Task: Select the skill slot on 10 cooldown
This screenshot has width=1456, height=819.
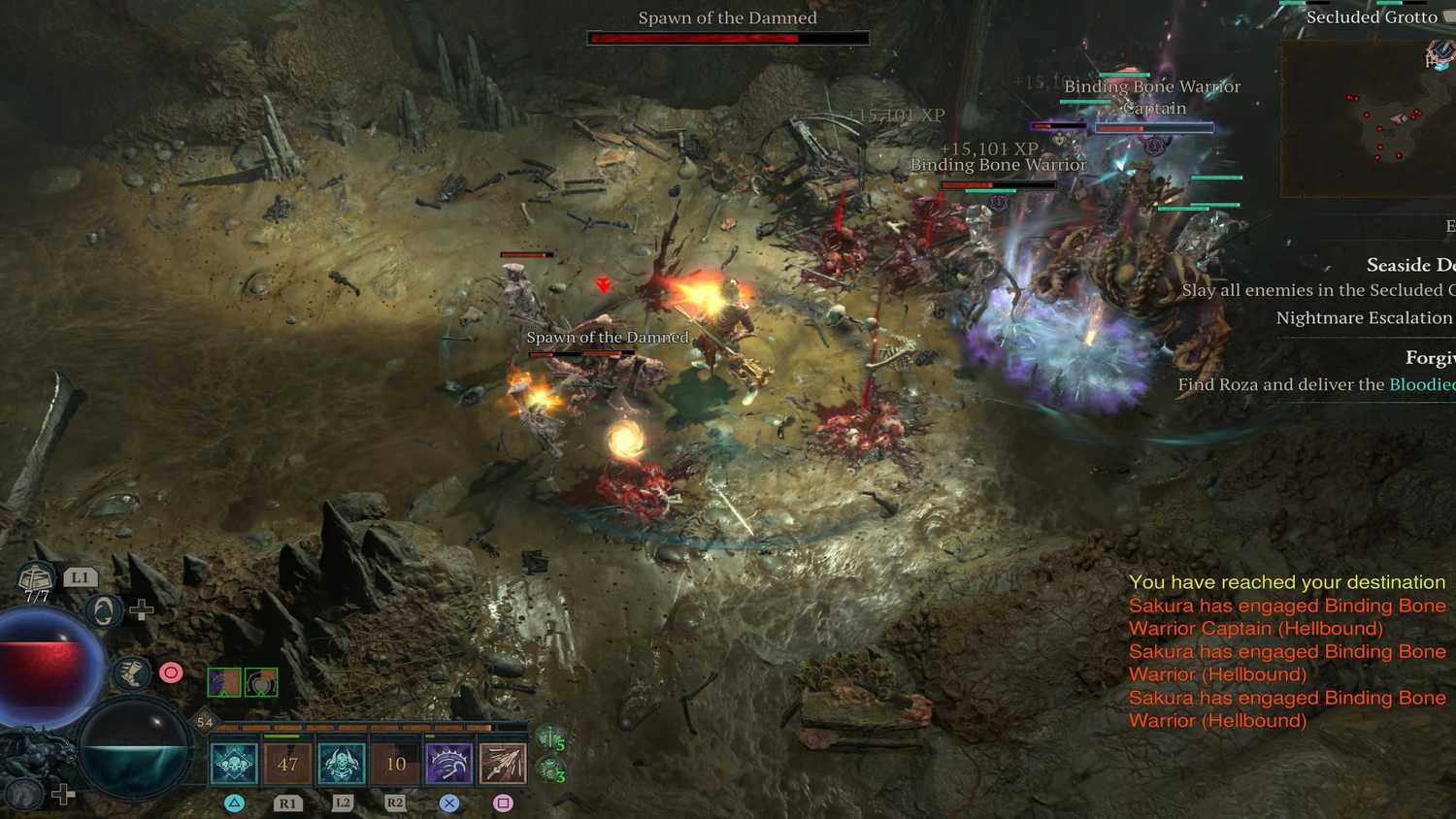Action: tap(395, 764)
